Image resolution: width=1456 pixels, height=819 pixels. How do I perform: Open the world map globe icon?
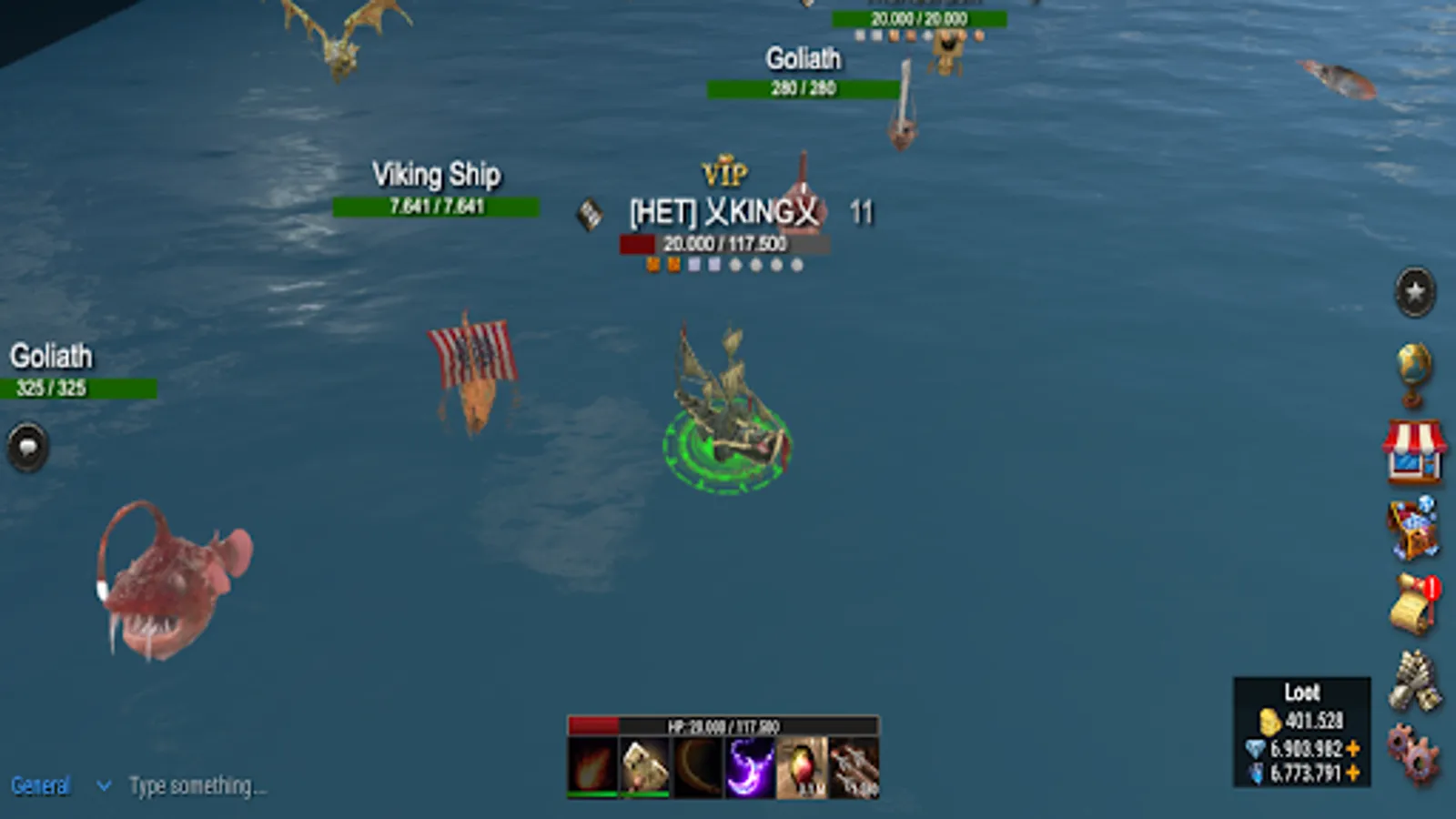tap(1413, 373)
